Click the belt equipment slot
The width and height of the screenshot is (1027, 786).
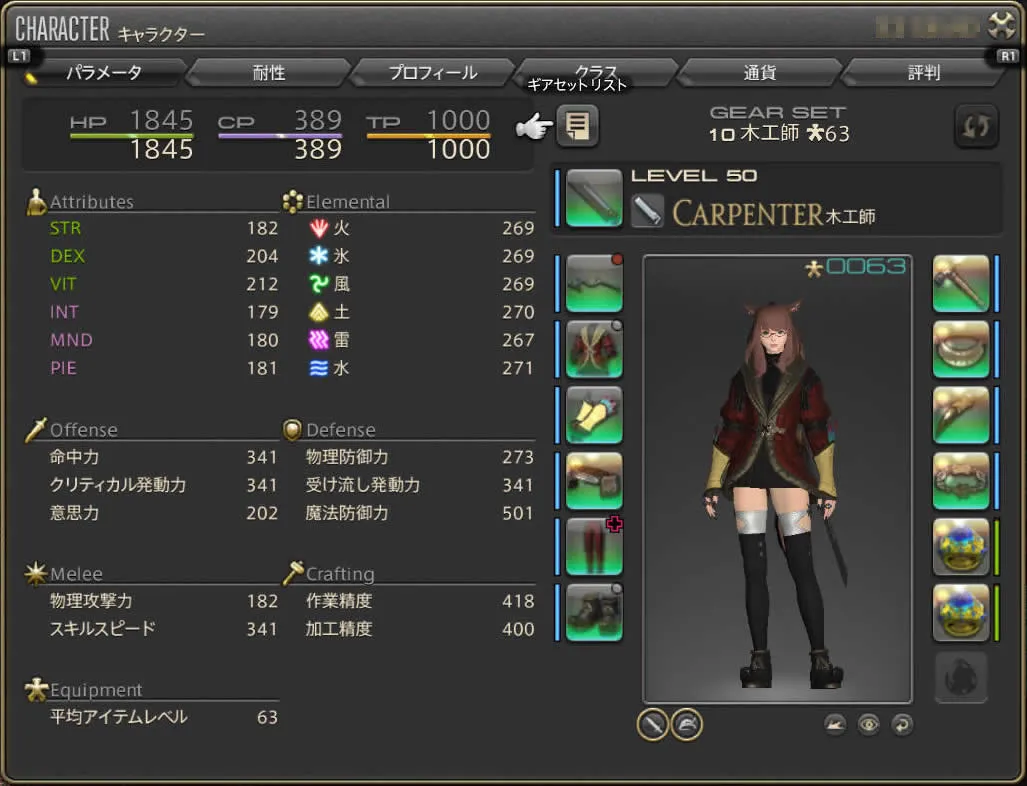coord(594,480)
